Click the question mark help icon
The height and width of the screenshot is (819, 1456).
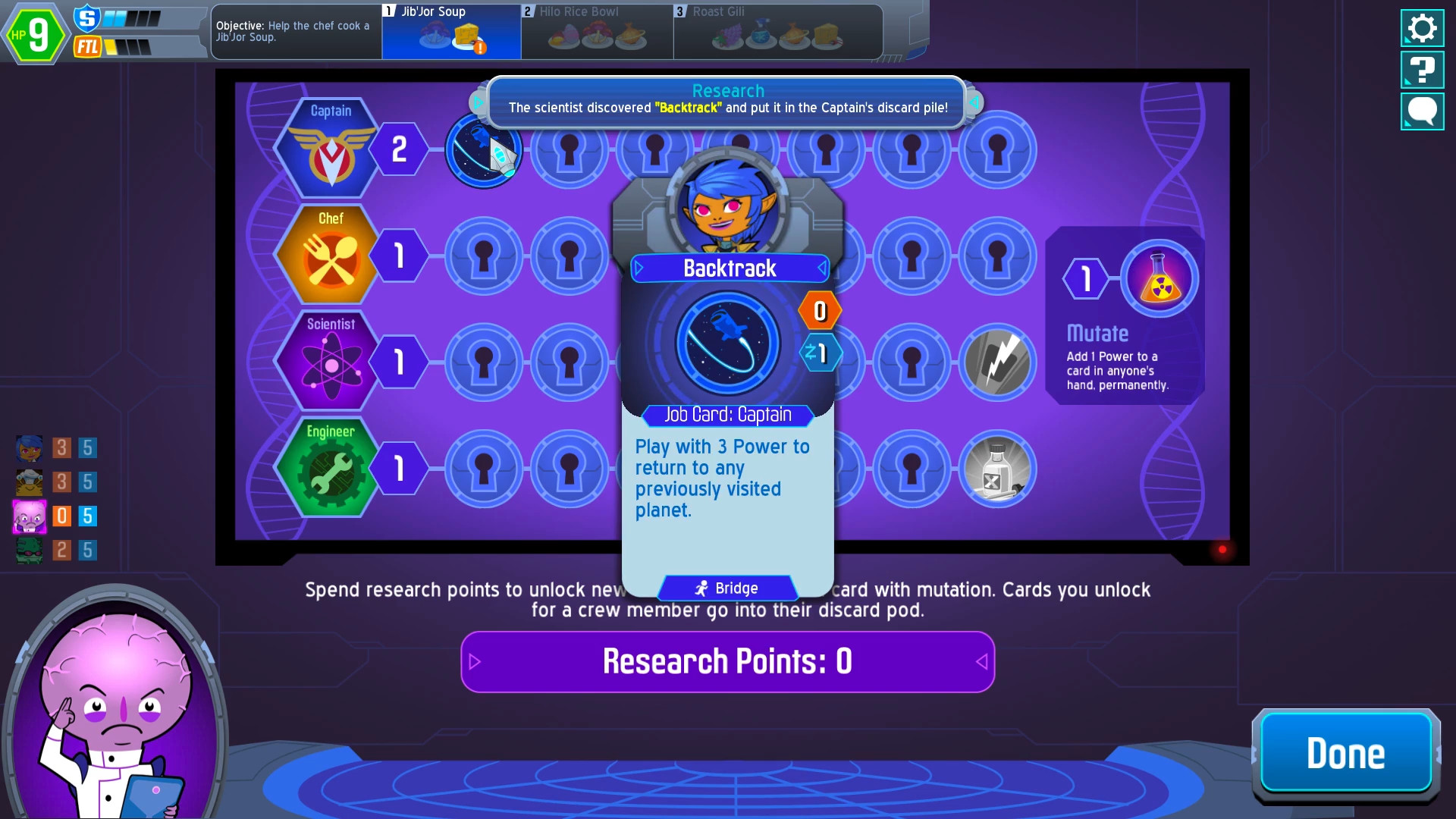tap(1422, 70)
